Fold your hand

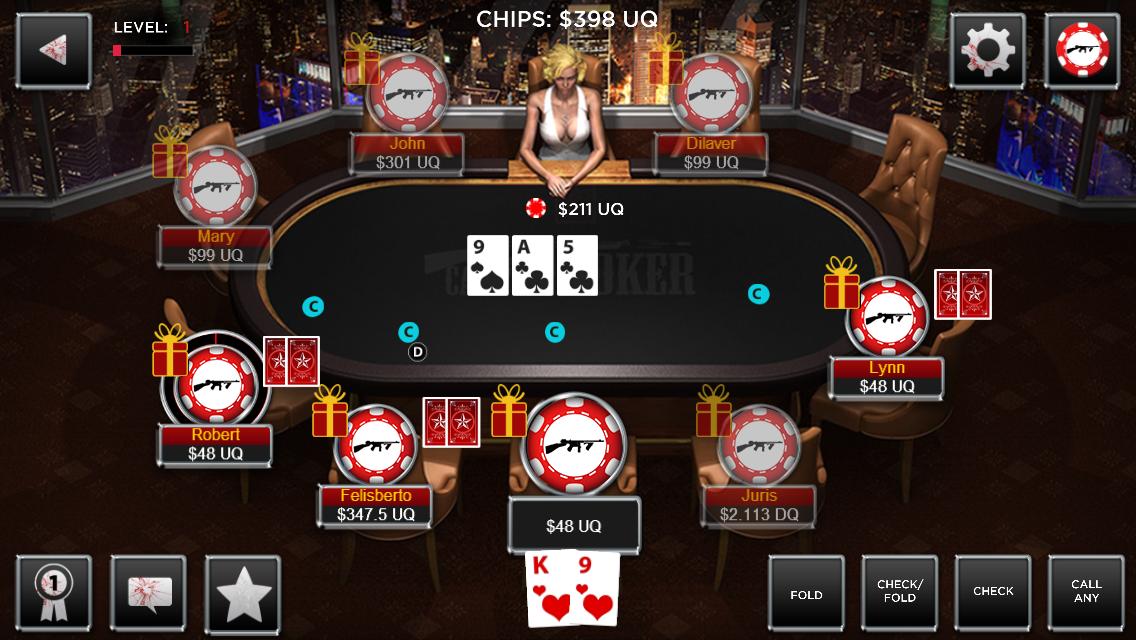pyautogui.click(x=806, y=593)
